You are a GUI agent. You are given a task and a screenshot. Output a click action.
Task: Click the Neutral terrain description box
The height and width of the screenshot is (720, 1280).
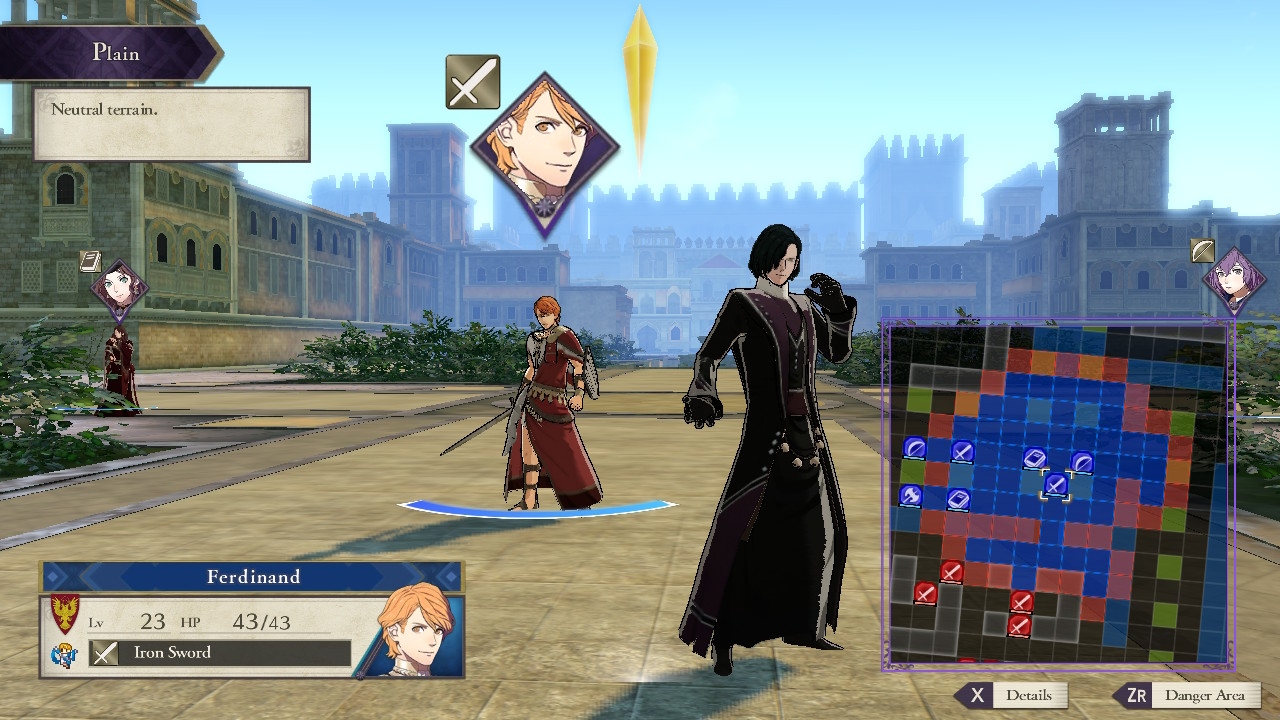click(171, 124)
